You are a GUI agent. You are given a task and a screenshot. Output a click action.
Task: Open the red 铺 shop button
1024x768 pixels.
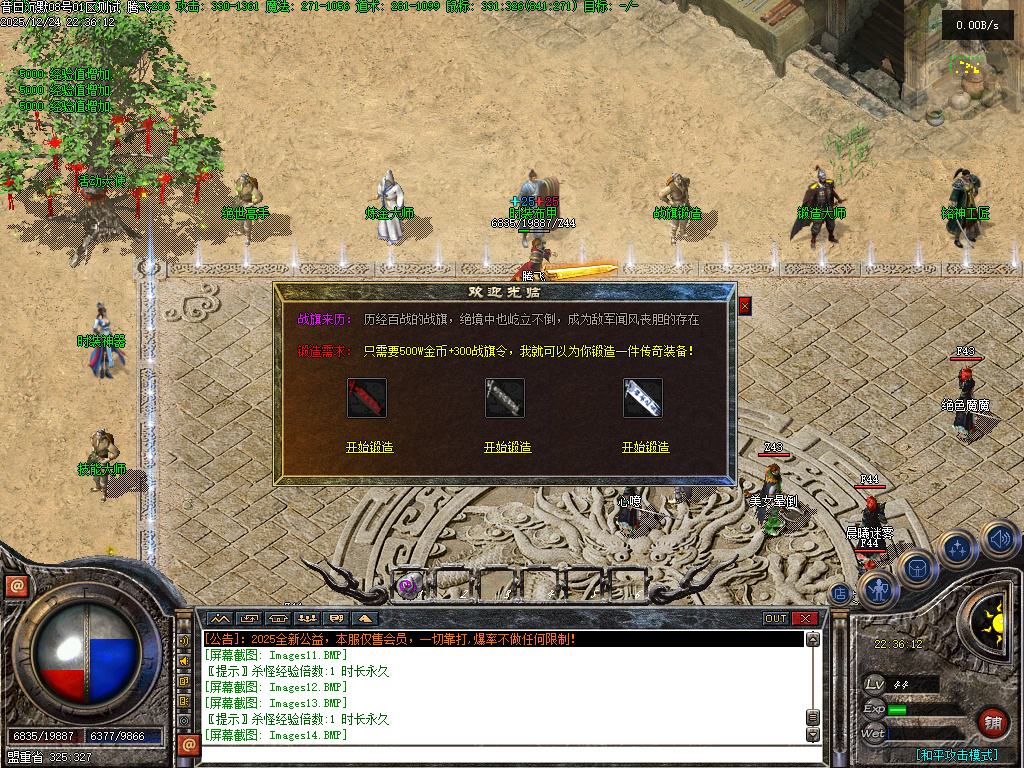[x=993, y=722]
